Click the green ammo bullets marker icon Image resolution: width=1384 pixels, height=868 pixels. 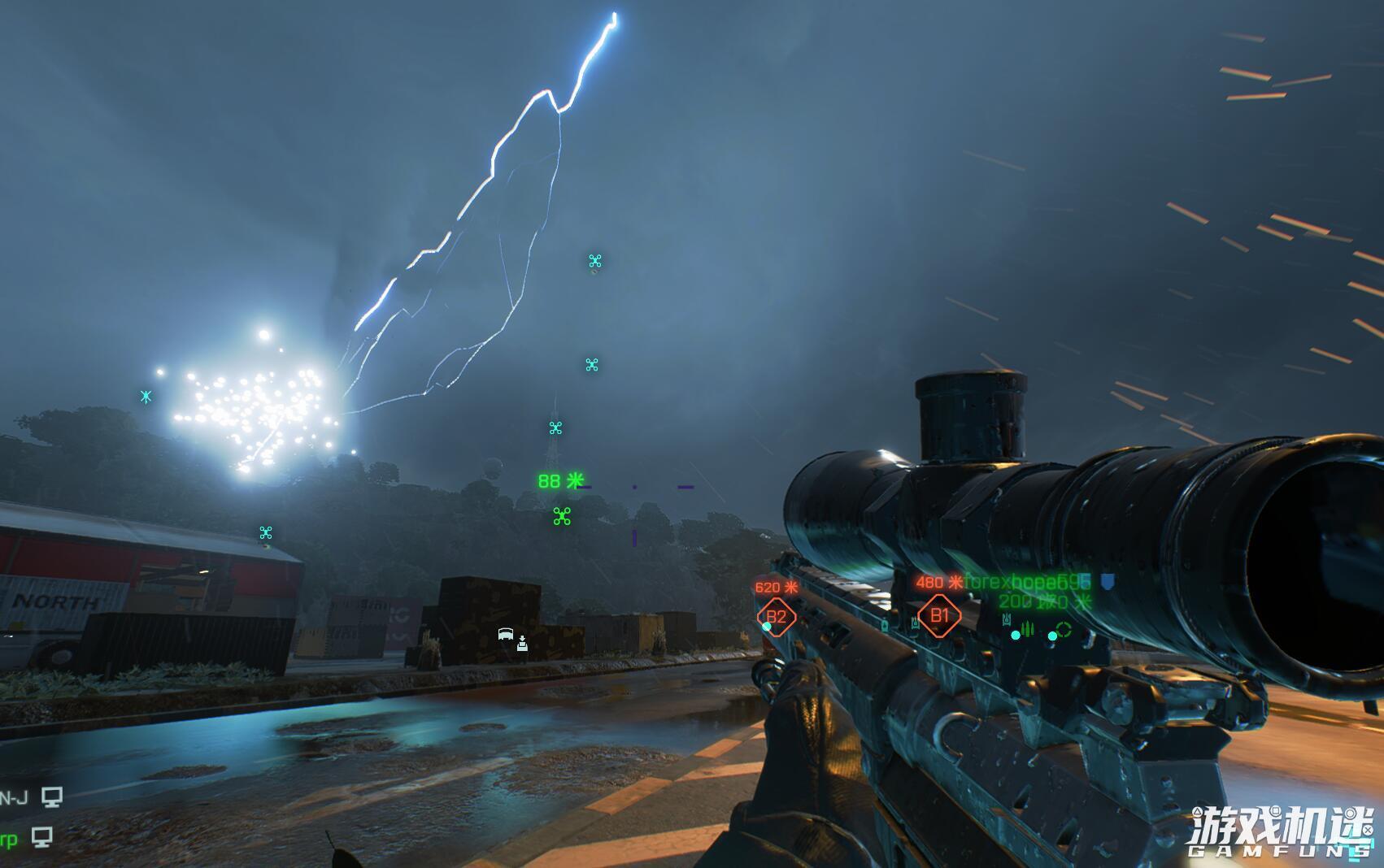[x=1027, y=628]
